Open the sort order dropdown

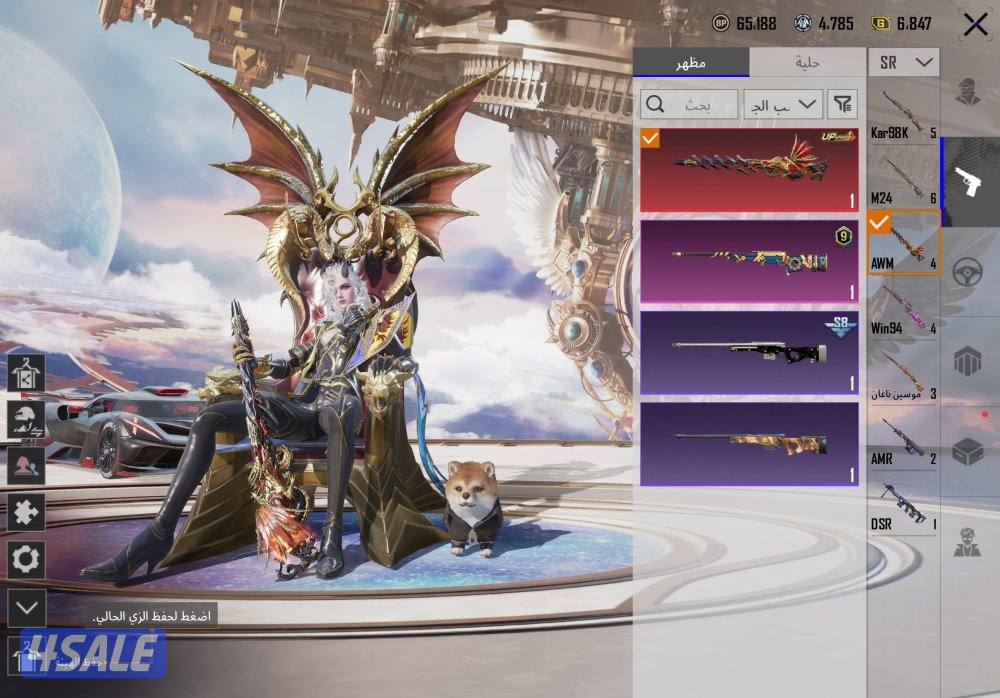coord(783,104)
